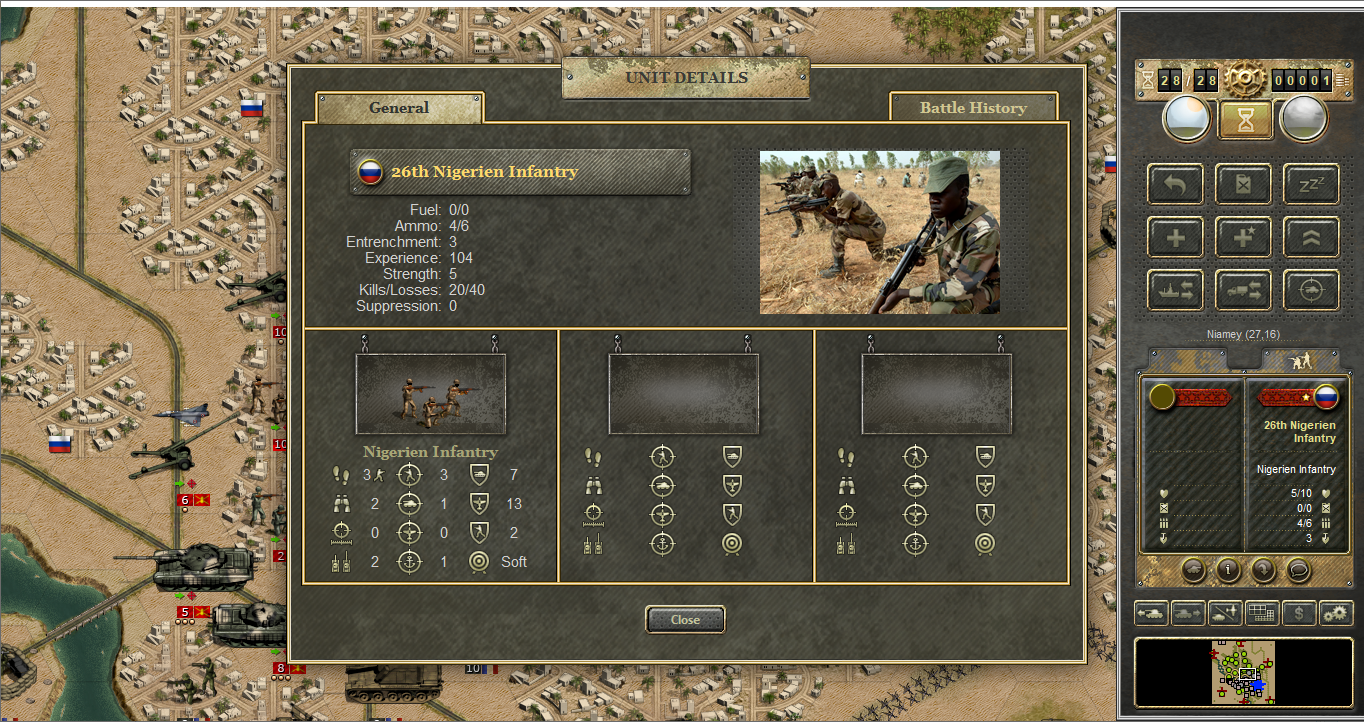Switch to the Battle History tab
Image resolution: width=1364 pixels, height=722 pixels.
pos(973,108)
